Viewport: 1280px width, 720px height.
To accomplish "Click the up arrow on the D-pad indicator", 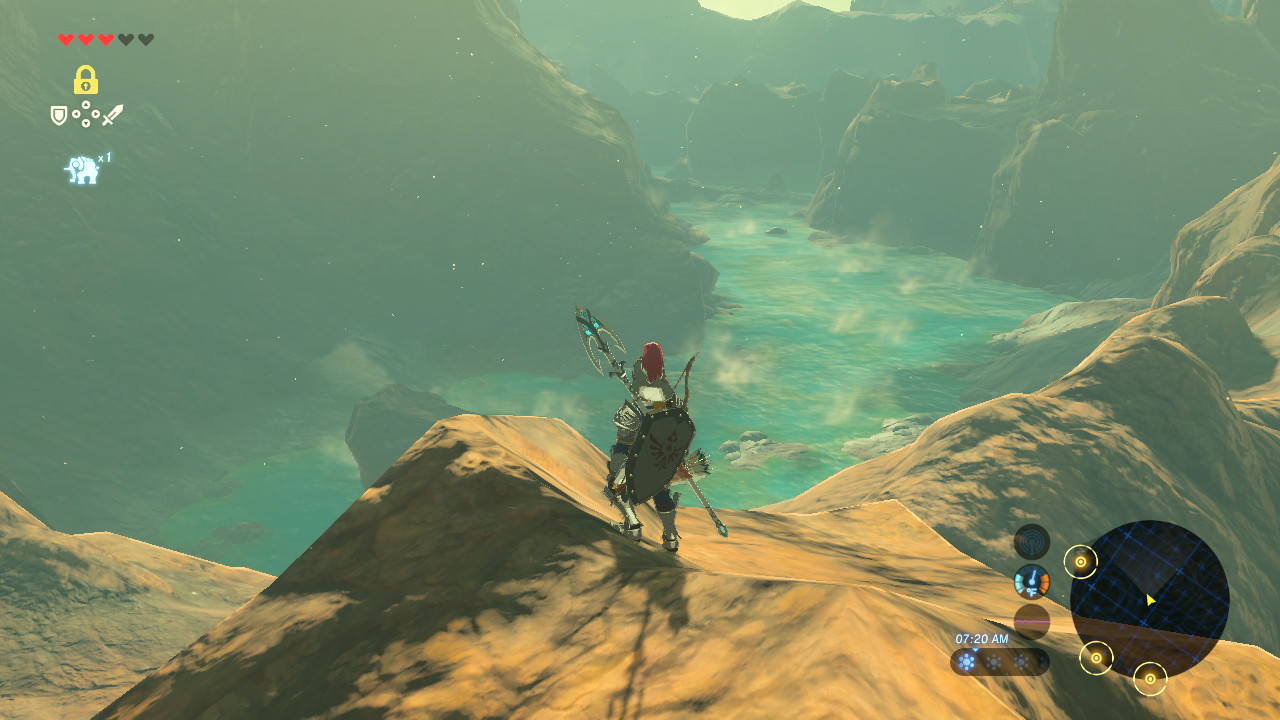I will (86, 105).
